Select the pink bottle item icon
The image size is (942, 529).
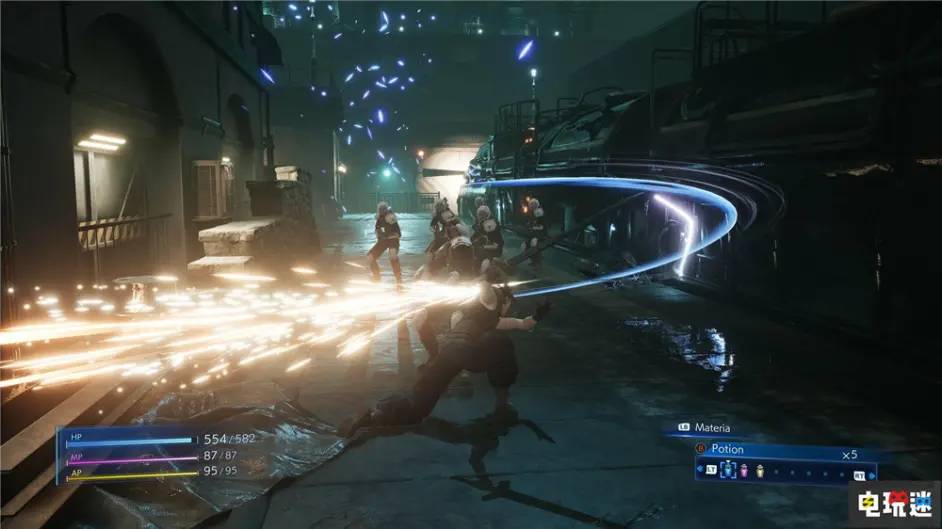[743, 471]
